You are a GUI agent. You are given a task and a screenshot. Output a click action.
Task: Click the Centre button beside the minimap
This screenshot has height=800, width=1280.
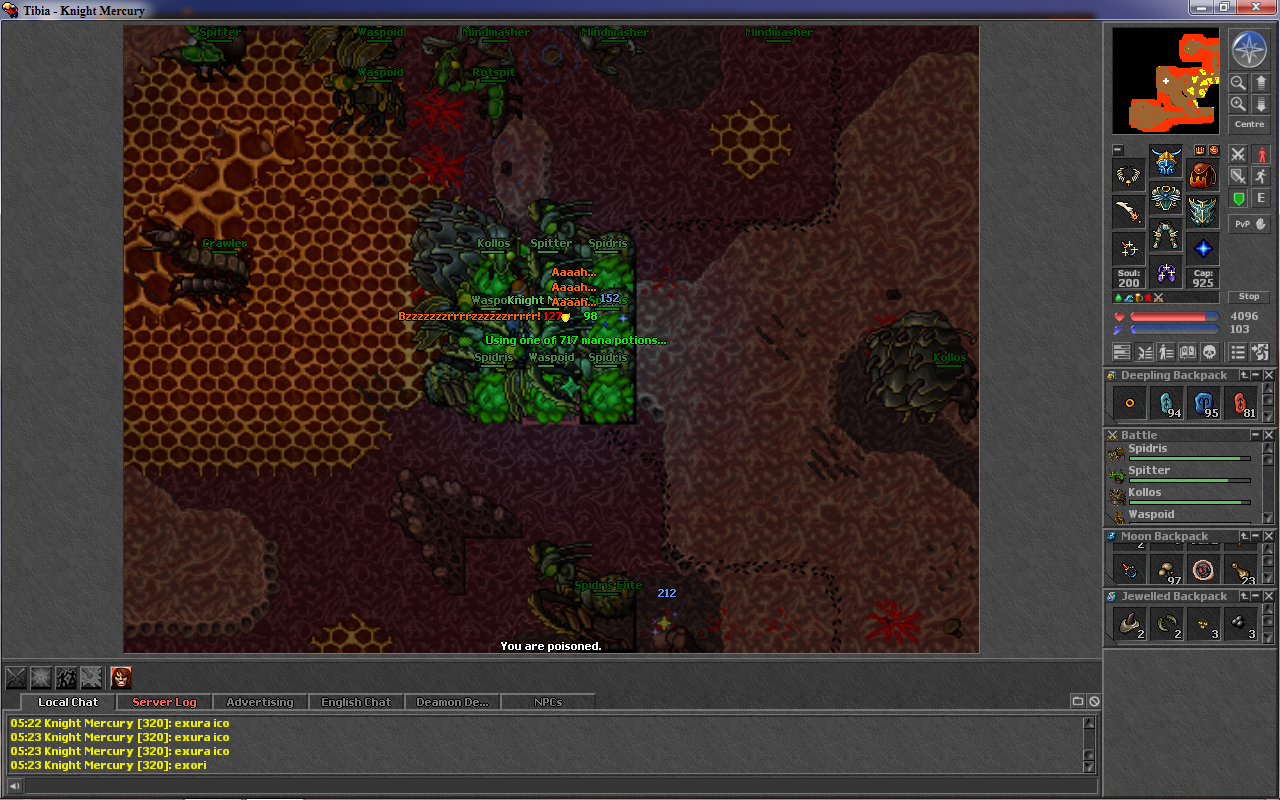point(1249,125)
